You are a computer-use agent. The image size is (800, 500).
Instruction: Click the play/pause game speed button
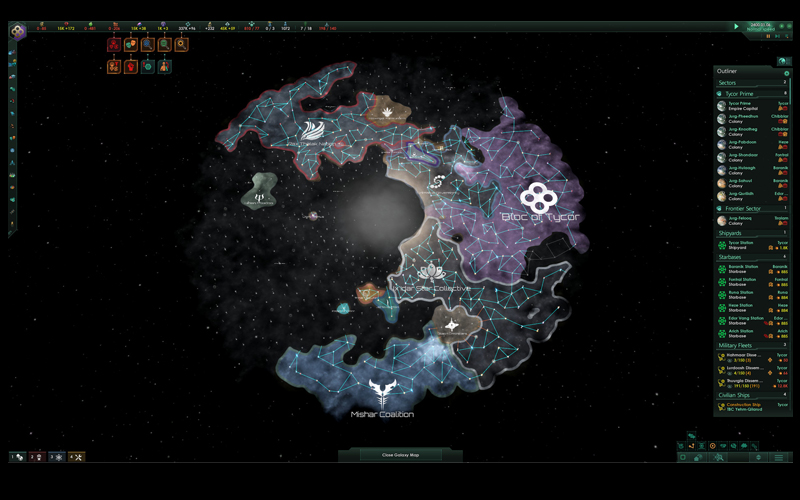coord(737,27)
